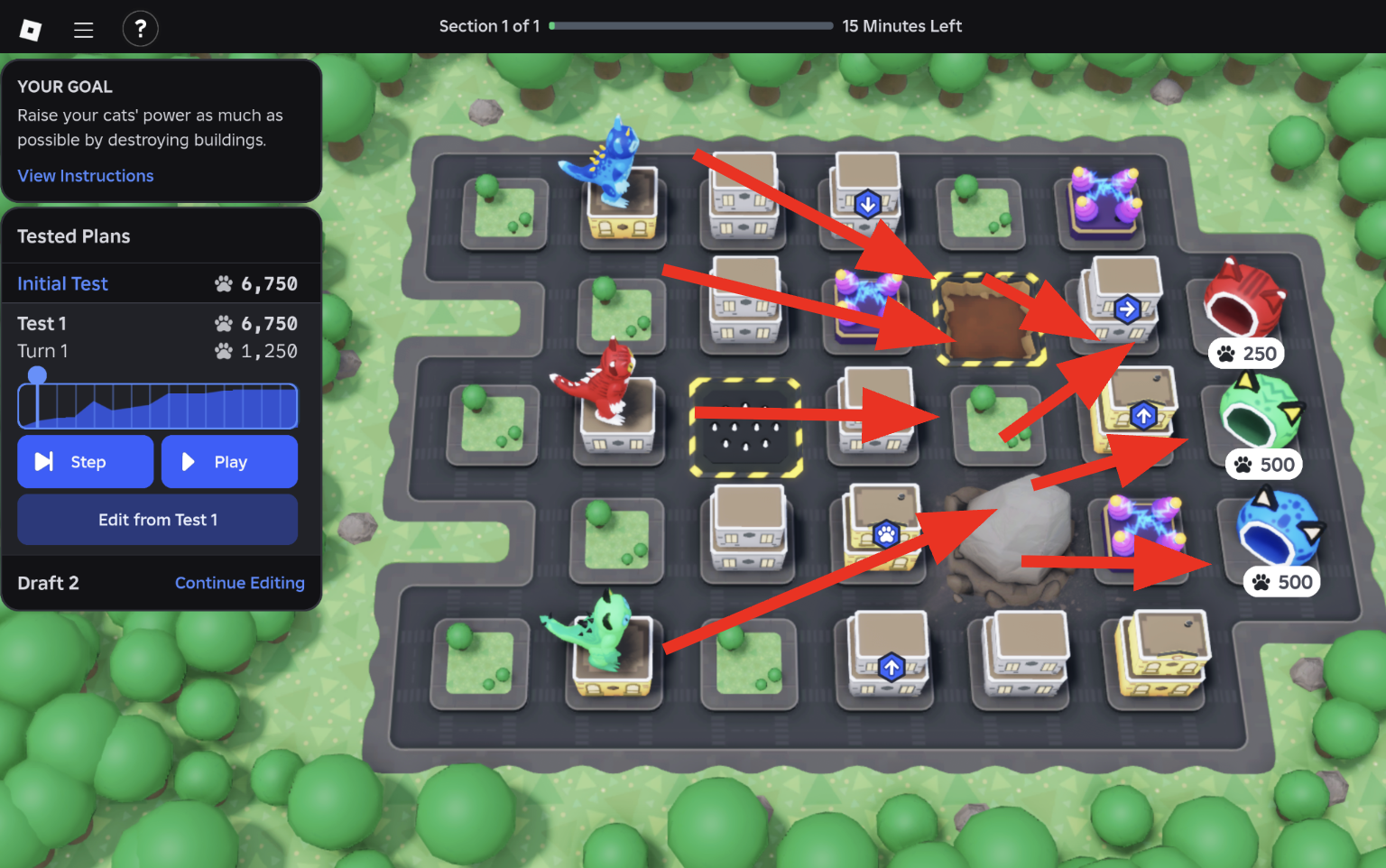Open View Instructions

point(85,175)
